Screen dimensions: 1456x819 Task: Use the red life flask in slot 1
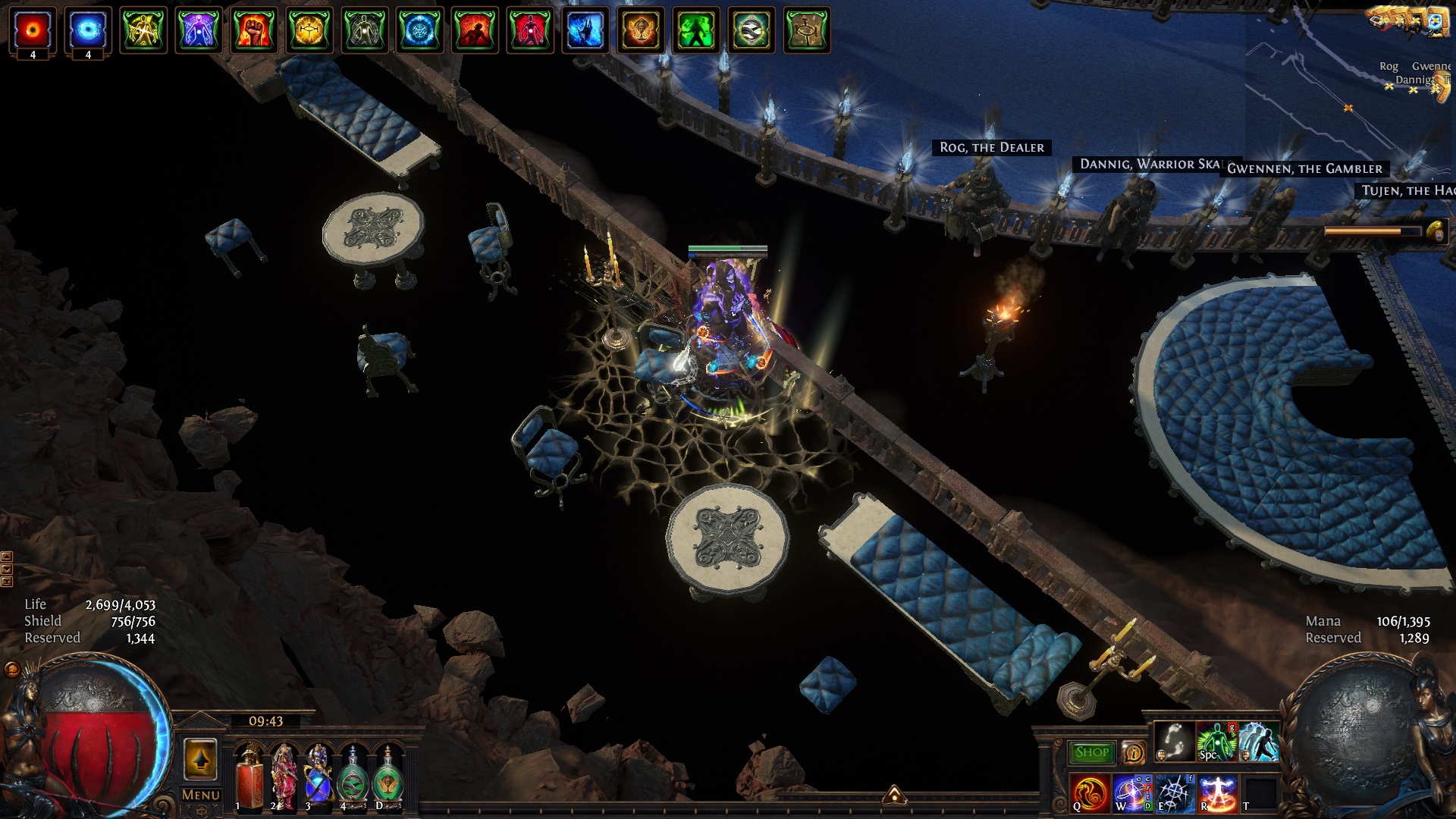click(x=249, y=777)
